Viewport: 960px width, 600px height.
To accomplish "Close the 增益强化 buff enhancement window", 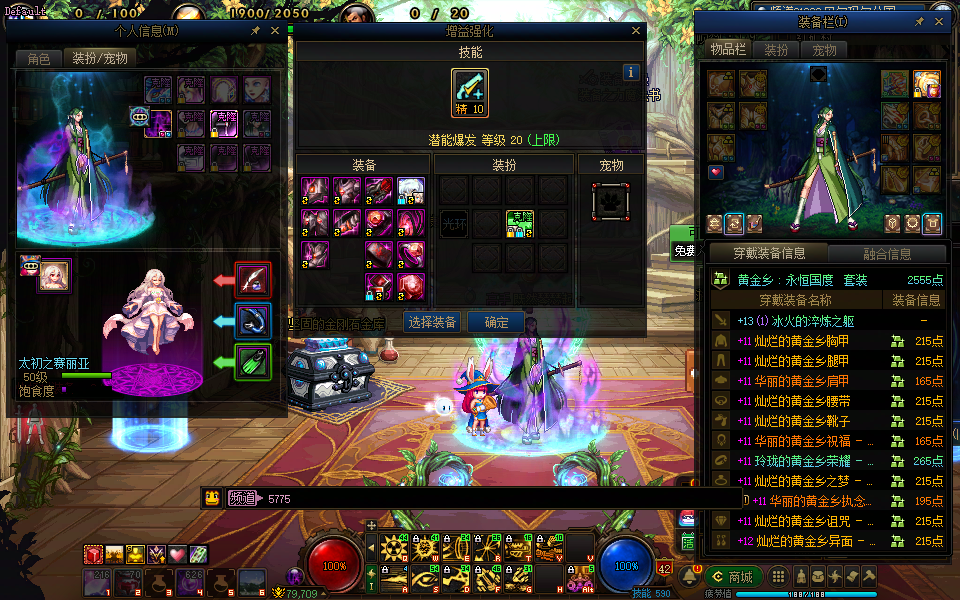I will click(635, 31).
